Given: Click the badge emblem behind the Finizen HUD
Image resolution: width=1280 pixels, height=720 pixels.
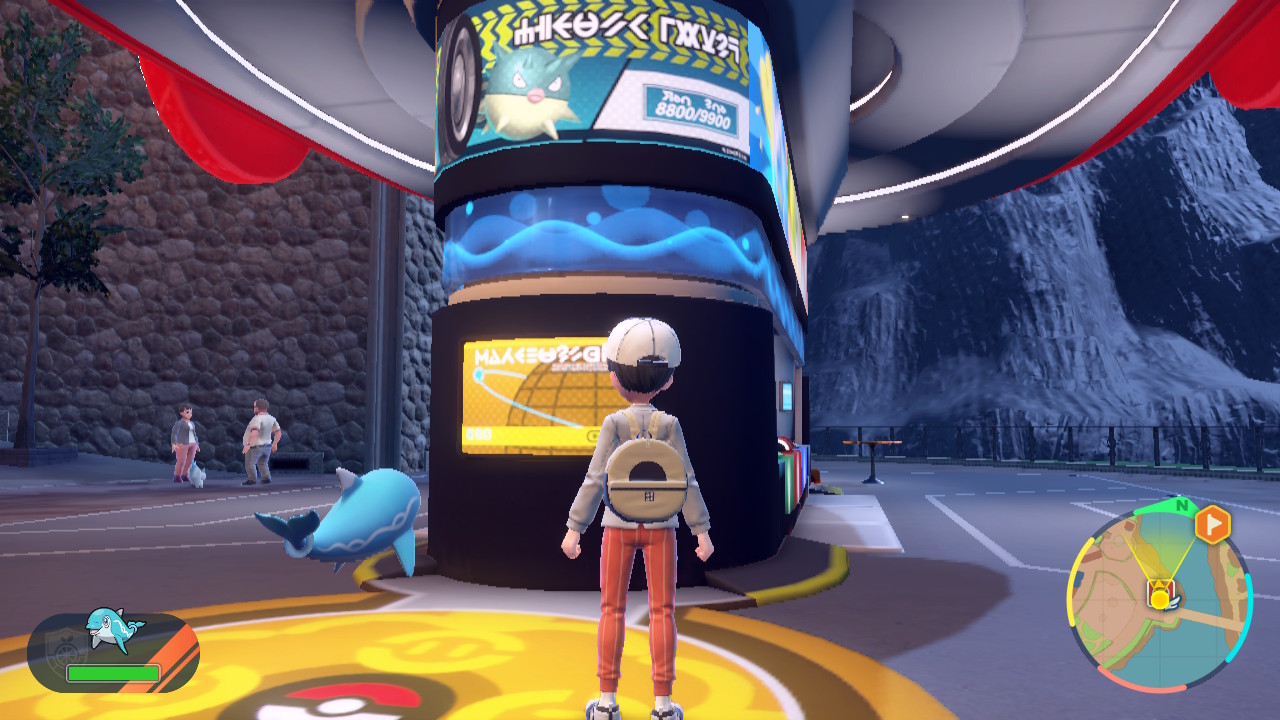Looking at the screenshot, I should tap(65, 648).
